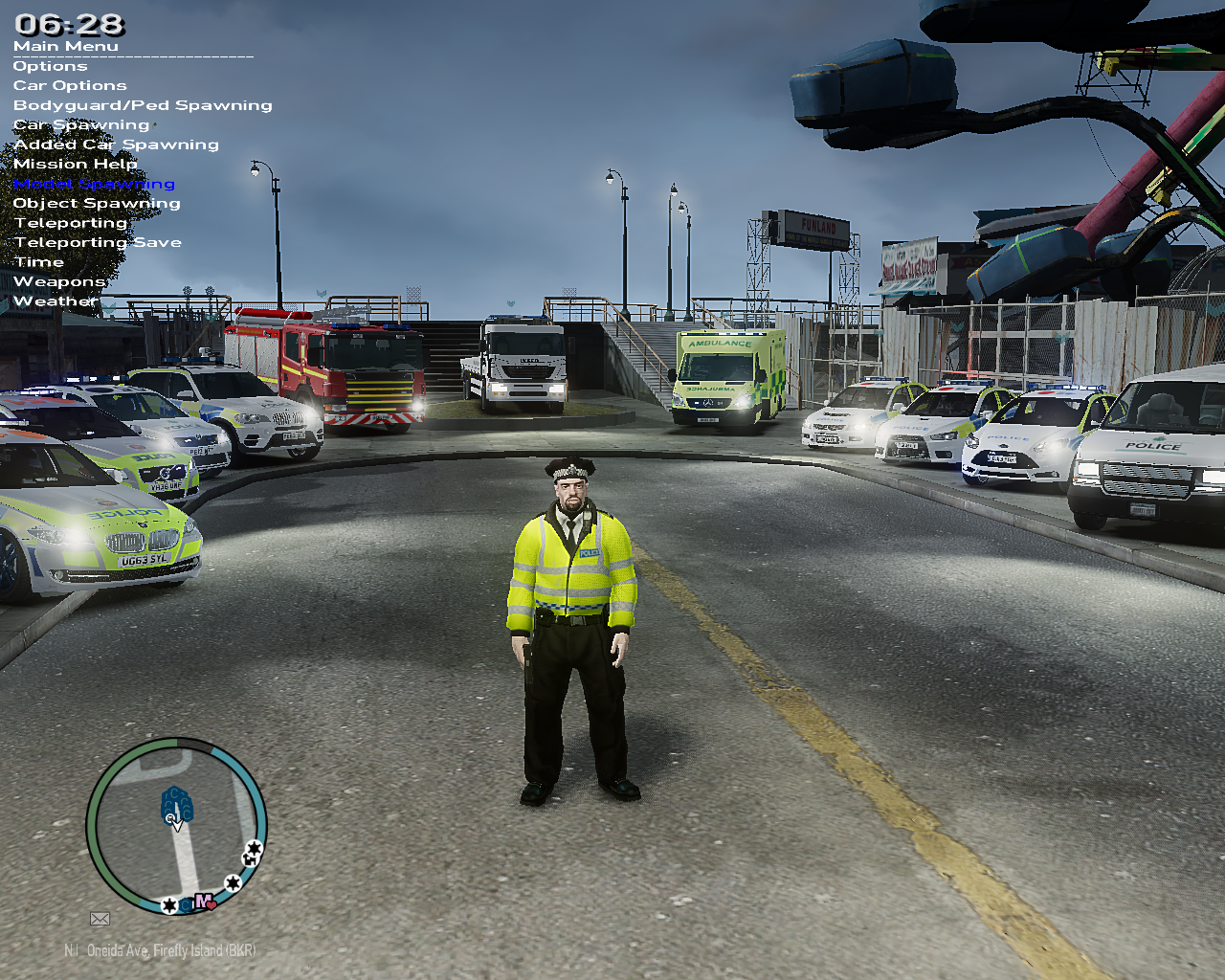Open Bodyguard/Ped Spawning

tap(143, 105)
